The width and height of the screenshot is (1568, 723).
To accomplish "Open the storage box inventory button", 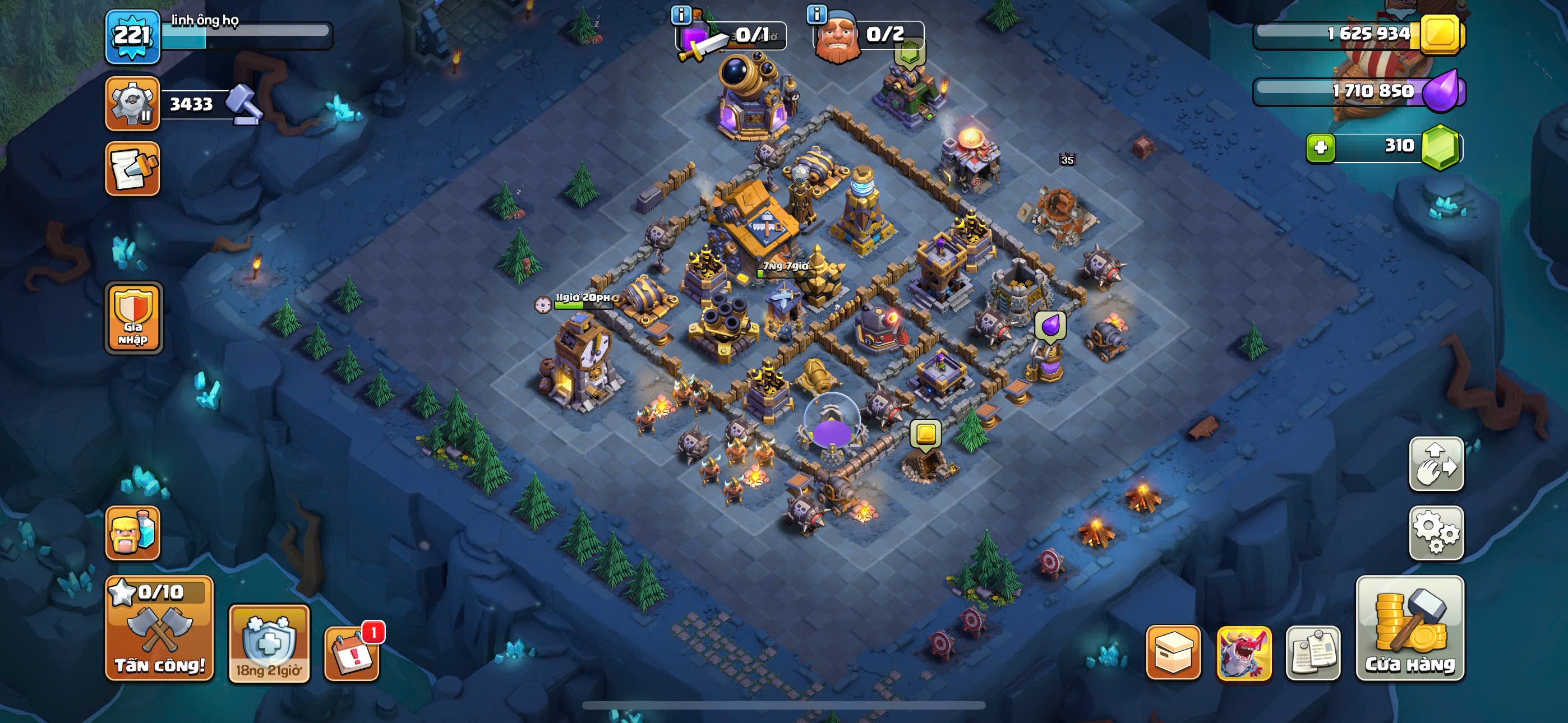I will [x=1173, y=652].
